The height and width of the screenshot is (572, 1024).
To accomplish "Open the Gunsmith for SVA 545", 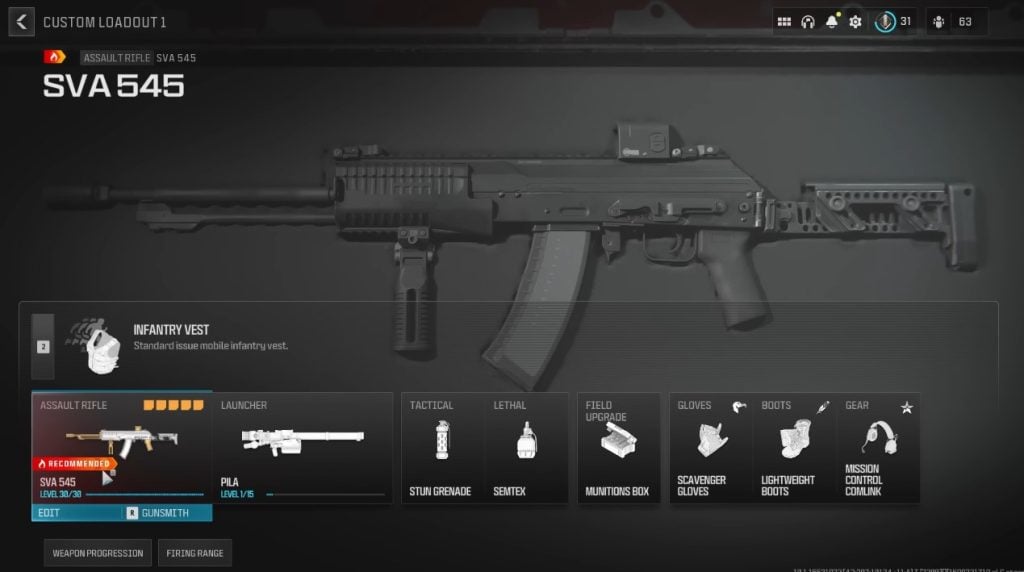I will coord(165,513).
